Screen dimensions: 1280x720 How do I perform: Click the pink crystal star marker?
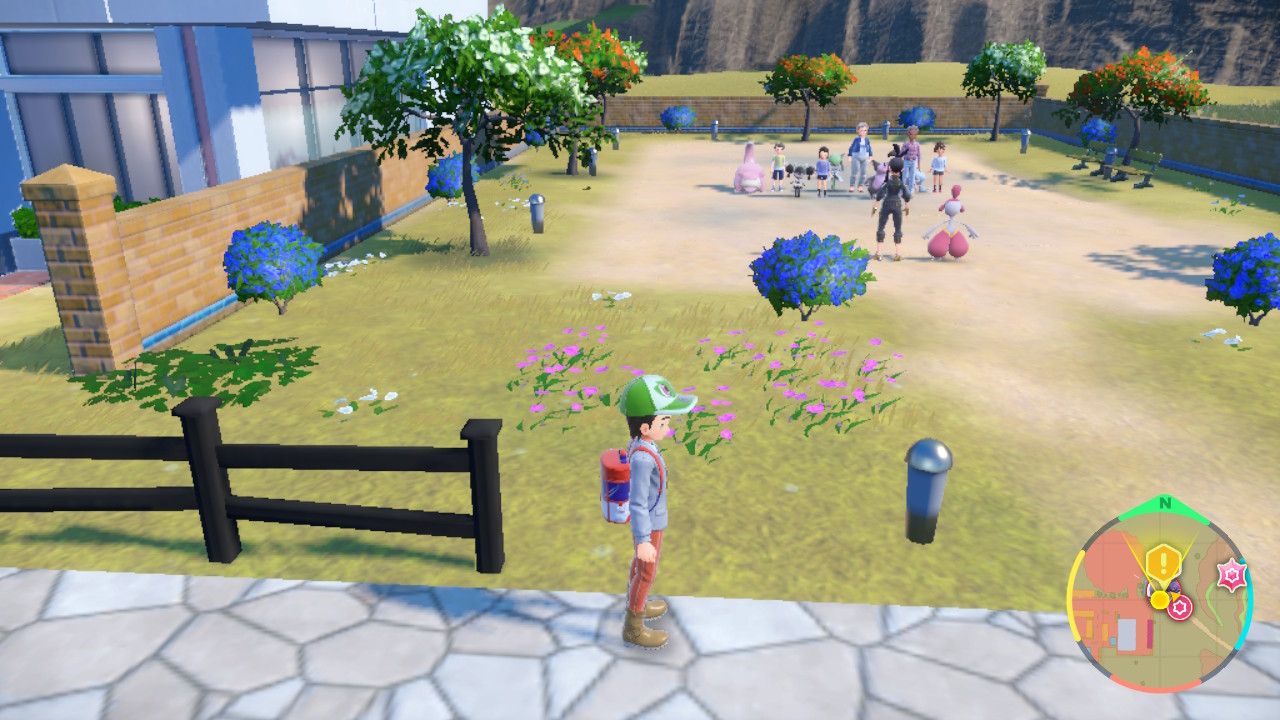pos(1231,576)
